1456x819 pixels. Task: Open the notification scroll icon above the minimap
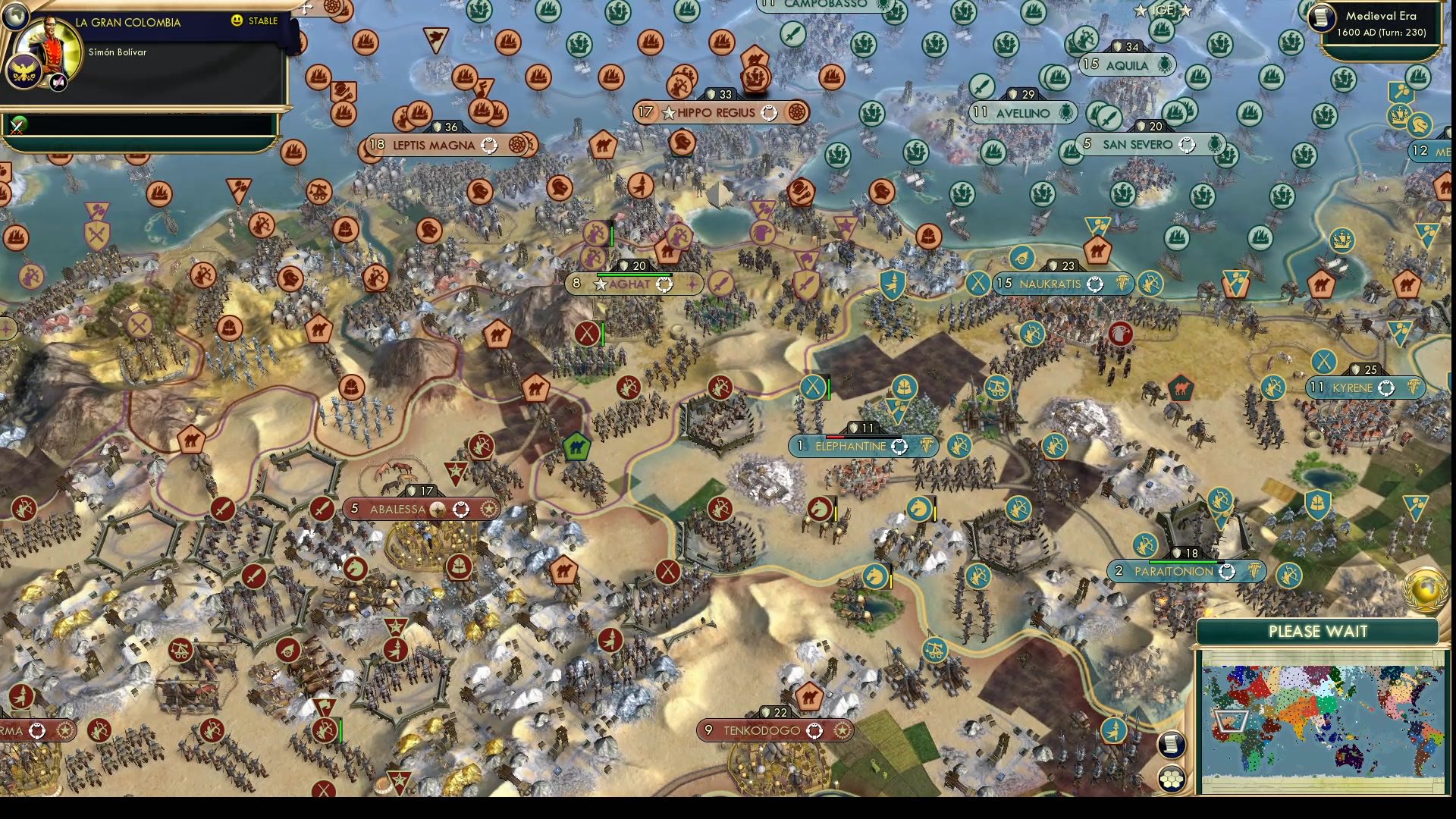[x=1172, y=745]
